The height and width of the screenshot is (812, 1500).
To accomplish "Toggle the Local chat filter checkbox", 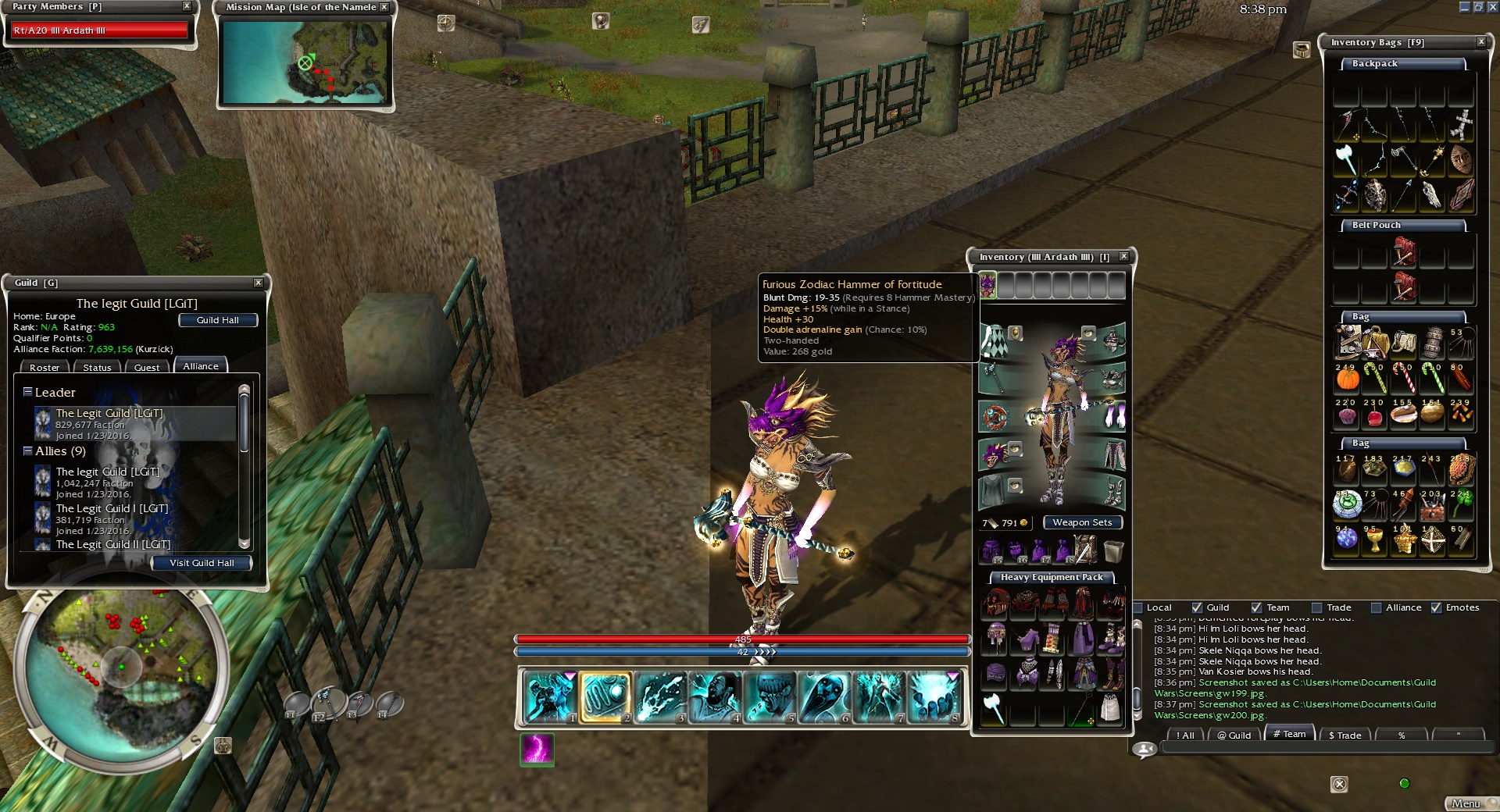I will click(x=1138, y=607).
